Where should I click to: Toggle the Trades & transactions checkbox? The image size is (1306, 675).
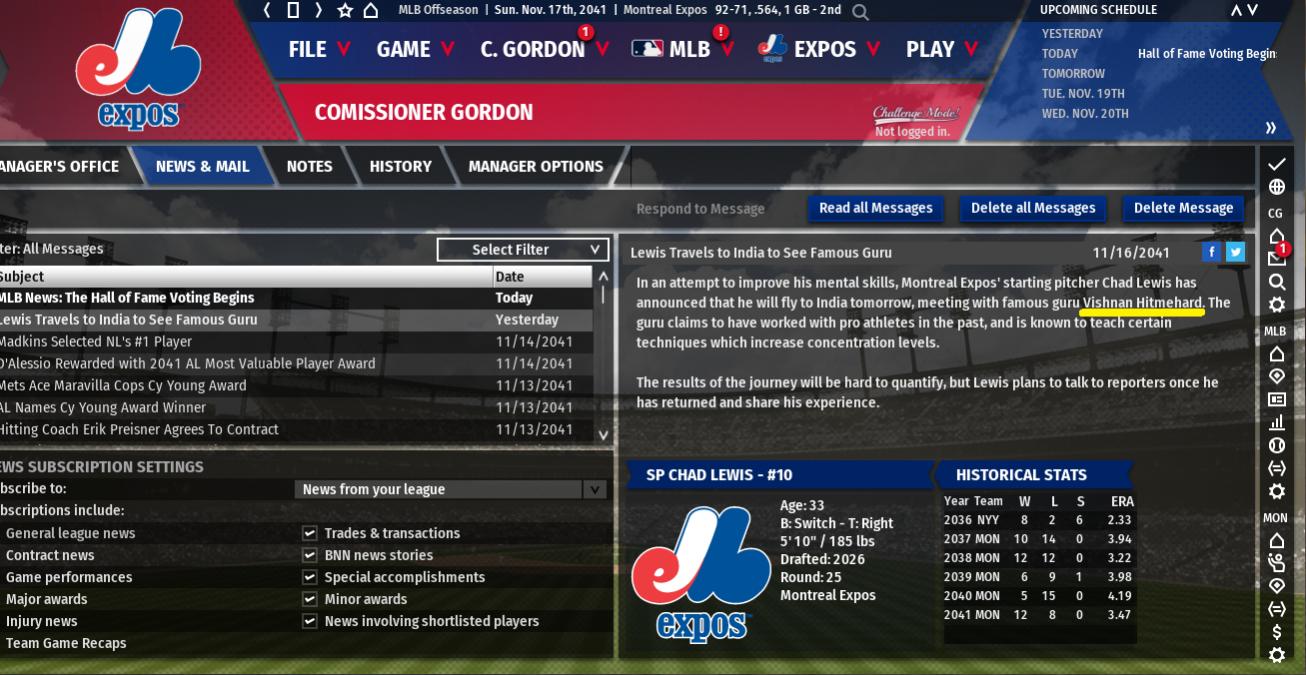[x=310, y=534]
